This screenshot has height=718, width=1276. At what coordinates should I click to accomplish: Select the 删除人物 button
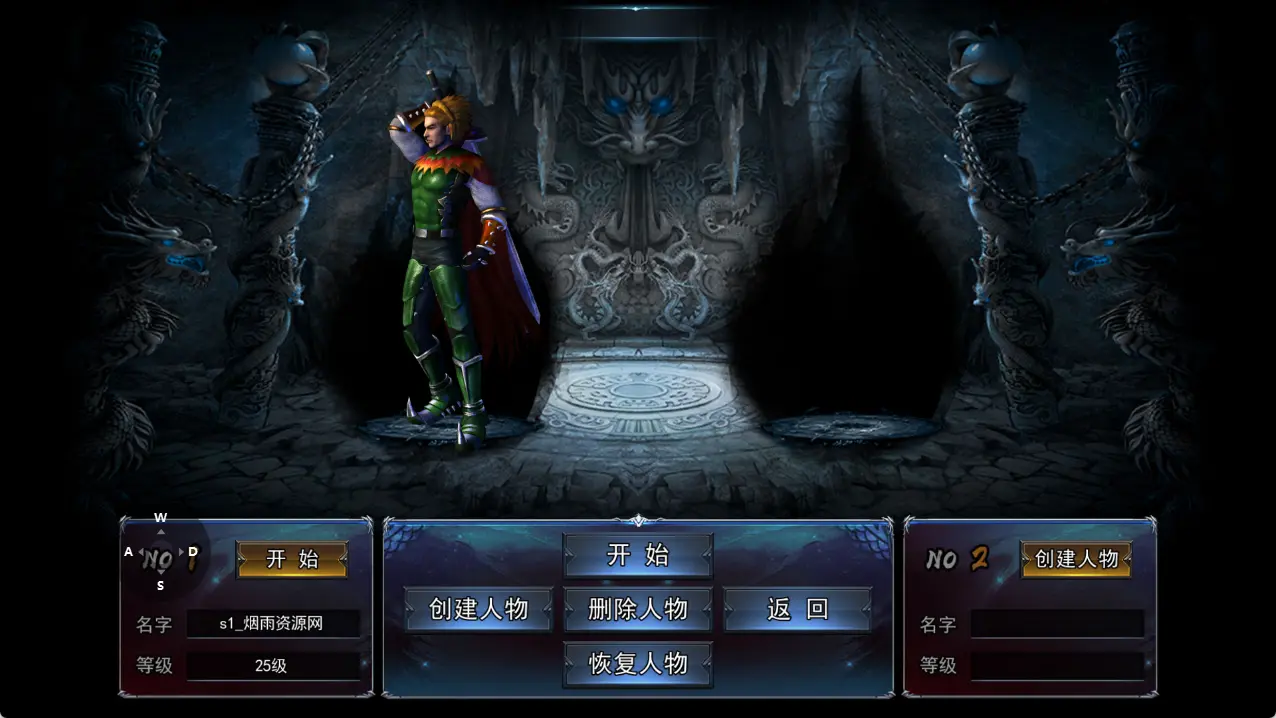coord(638,609)
